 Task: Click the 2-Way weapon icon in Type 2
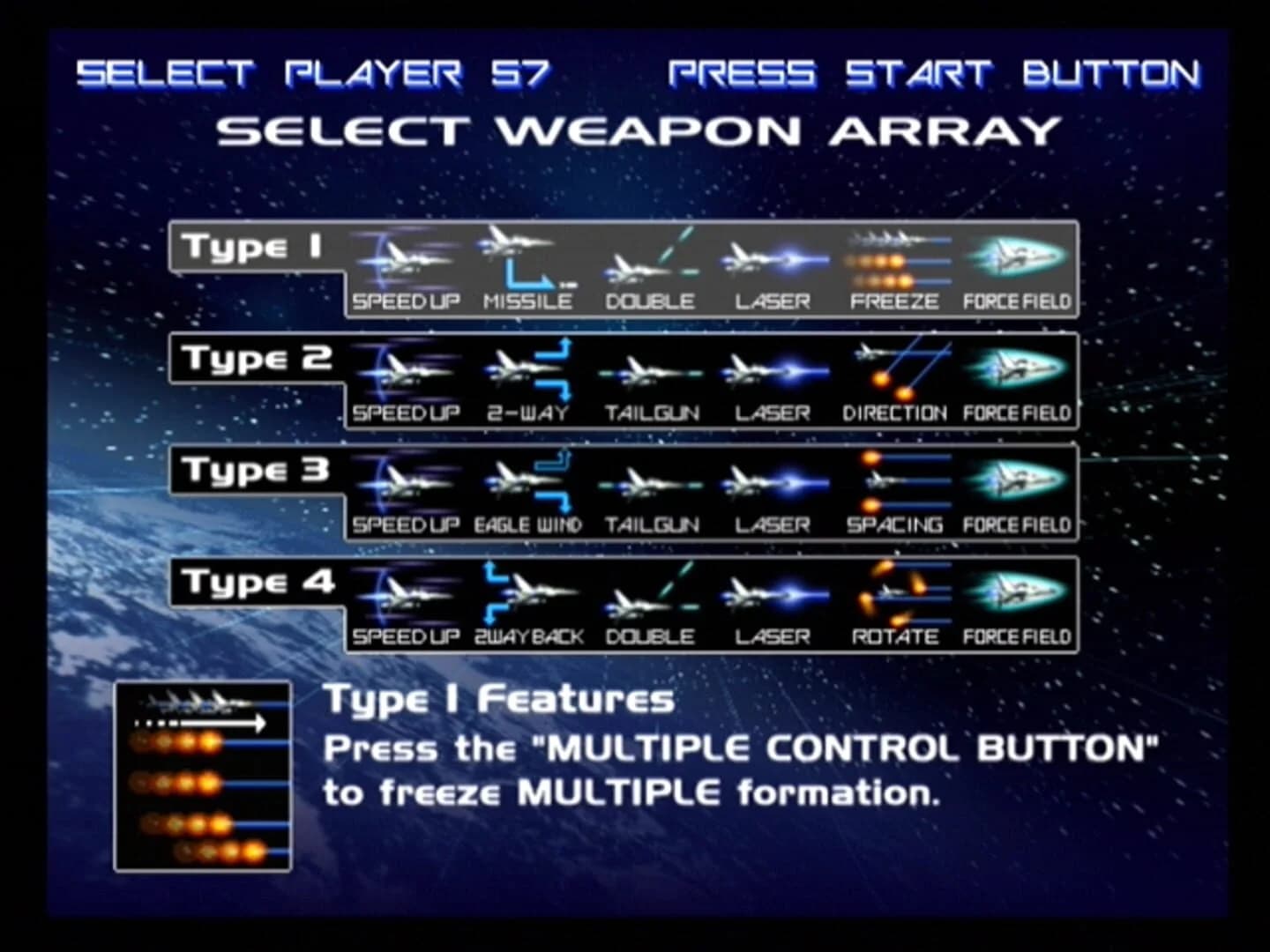pyautogui.click(x=529, y=370)
